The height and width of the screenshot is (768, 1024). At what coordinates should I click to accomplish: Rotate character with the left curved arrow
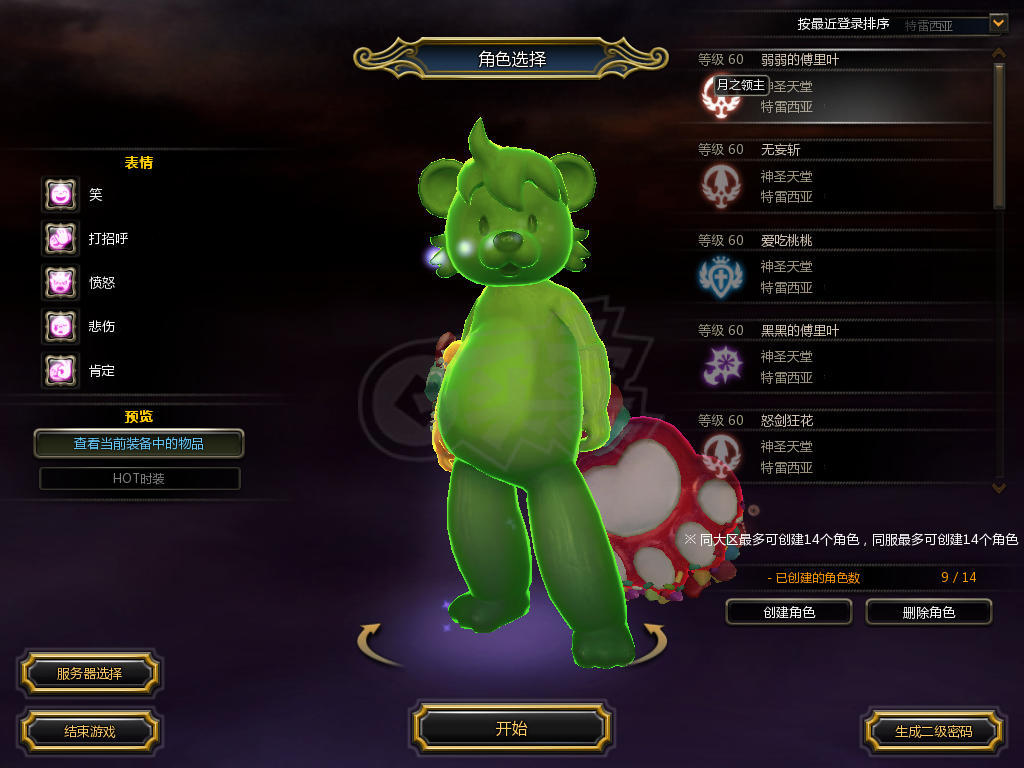click(373, 642)
